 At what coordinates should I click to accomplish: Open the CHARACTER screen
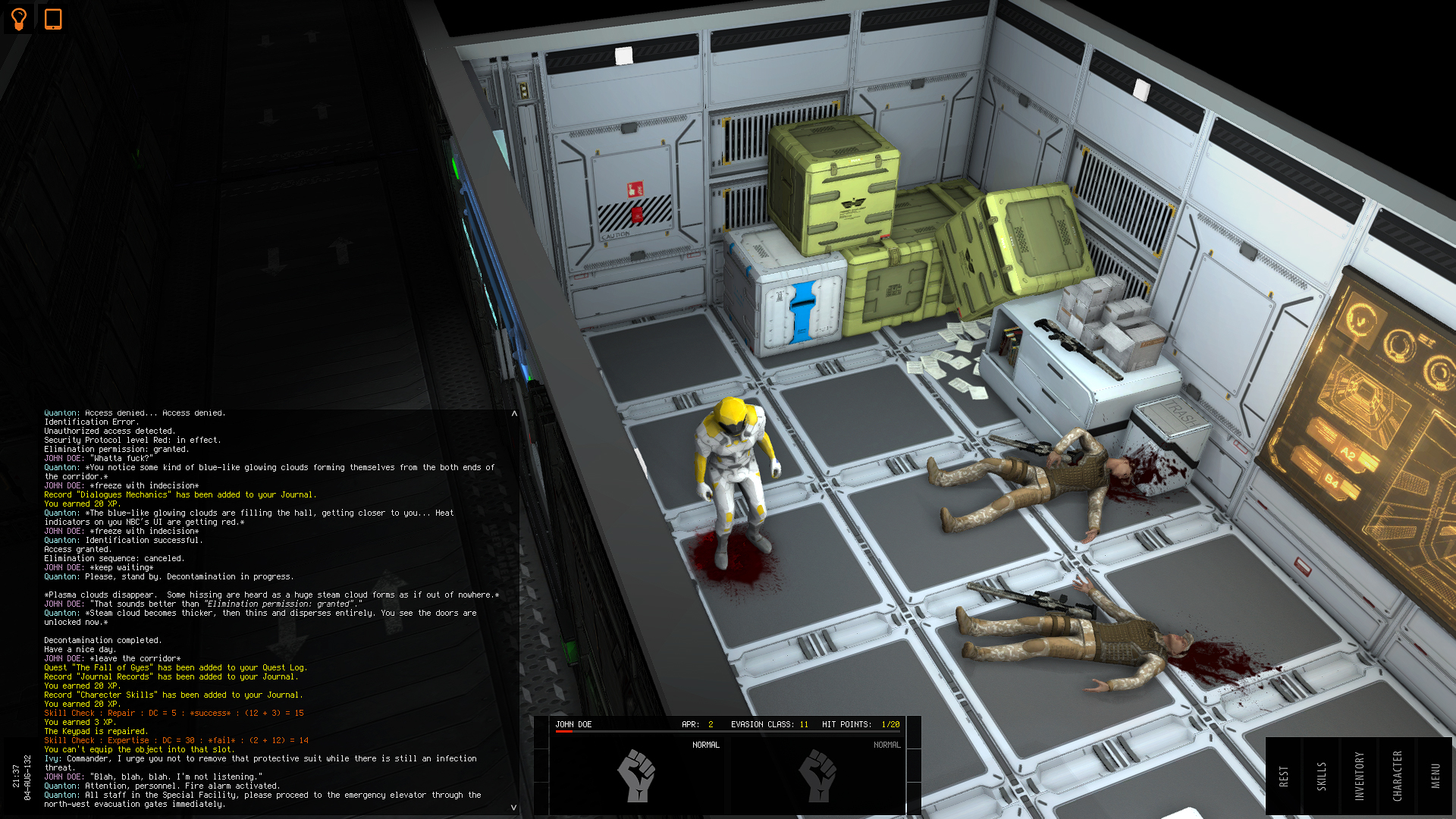(x=1397, y=773)
